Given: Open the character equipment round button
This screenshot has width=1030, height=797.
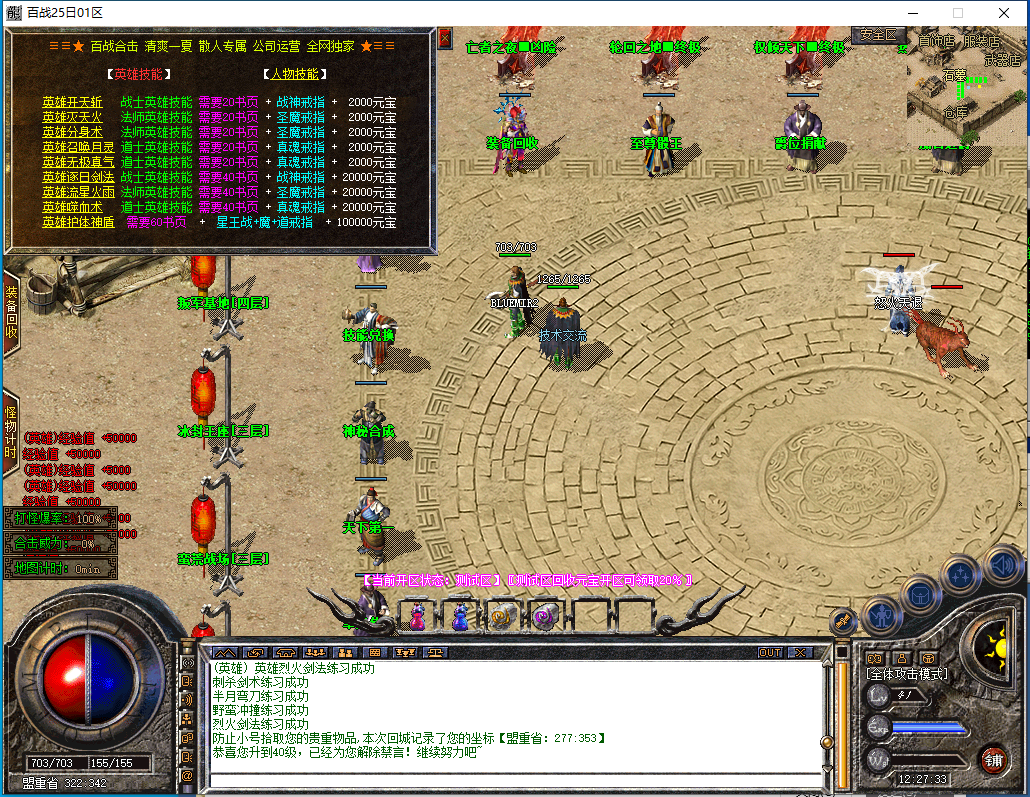Looking at the screenshot, I should tap(883, 614).
